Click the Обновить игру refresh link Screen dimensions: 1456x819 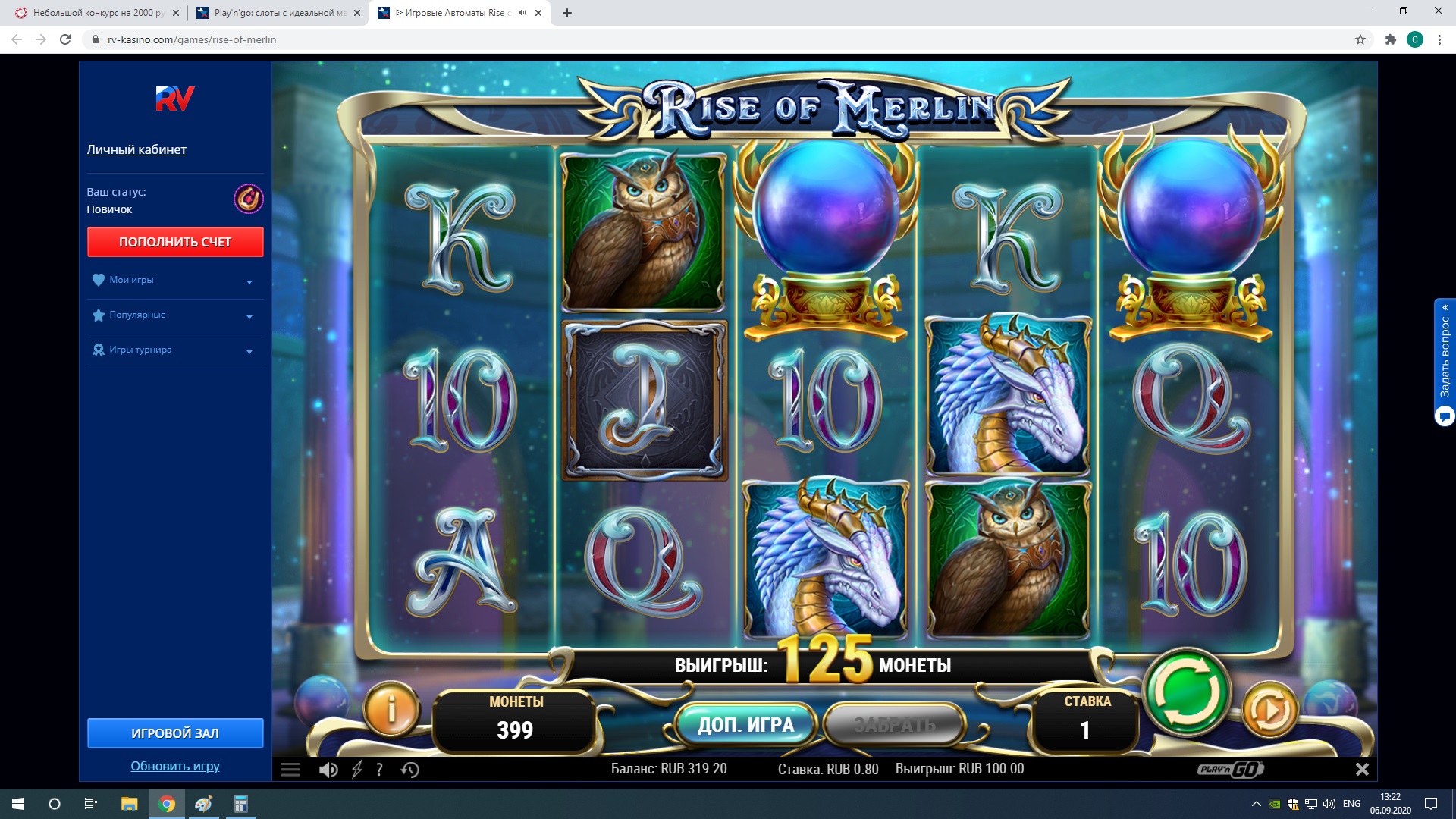tap(175, 766)
